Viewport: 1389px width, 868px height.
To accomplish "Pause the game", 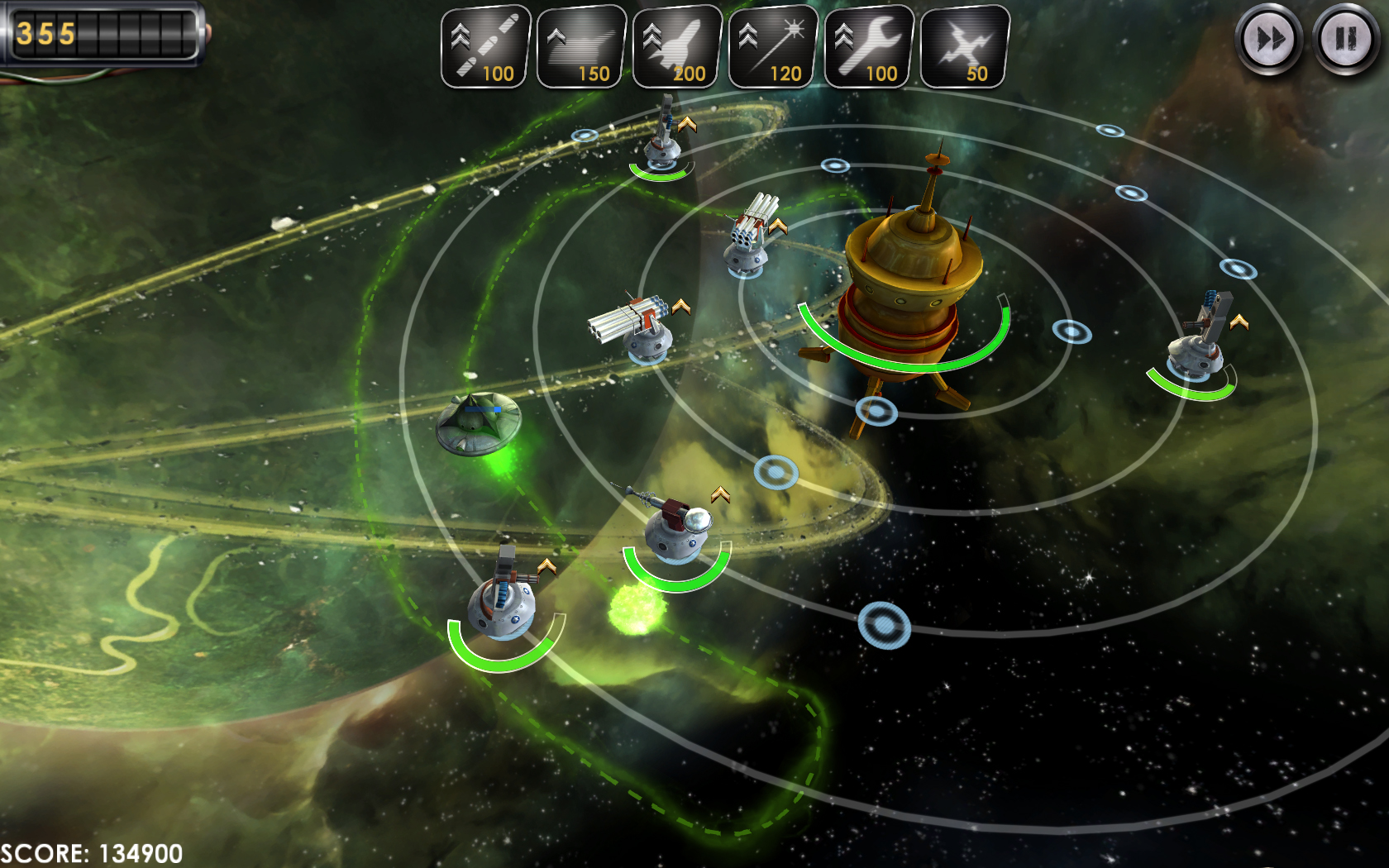I will pos(1345,39).
